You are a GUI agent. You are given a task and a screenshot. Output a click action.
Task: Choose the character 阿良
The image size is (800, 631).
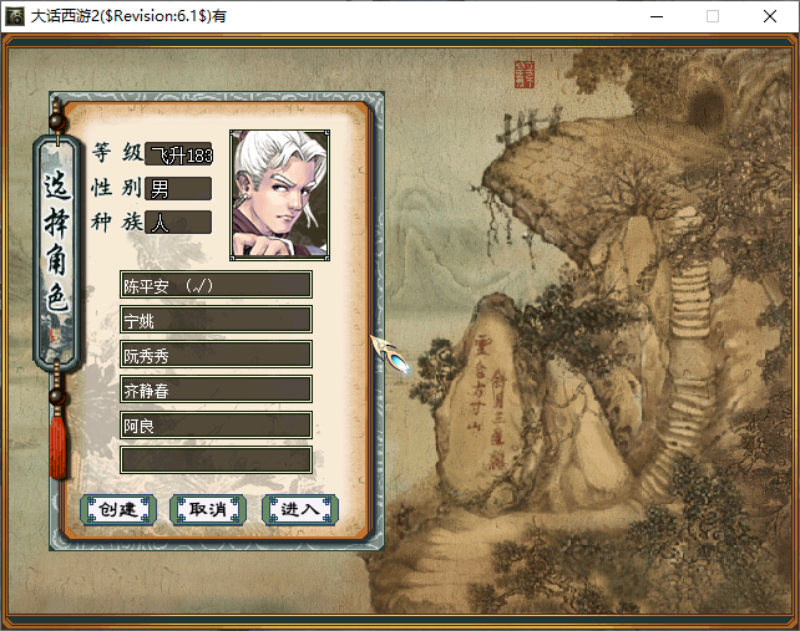(215, 425)
